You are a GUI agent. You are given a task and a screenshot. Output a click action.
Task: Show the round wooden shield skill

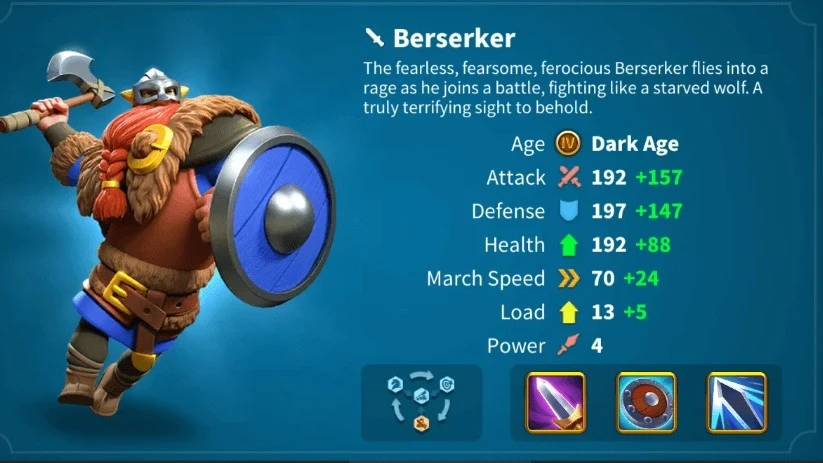tap(646, 402)
